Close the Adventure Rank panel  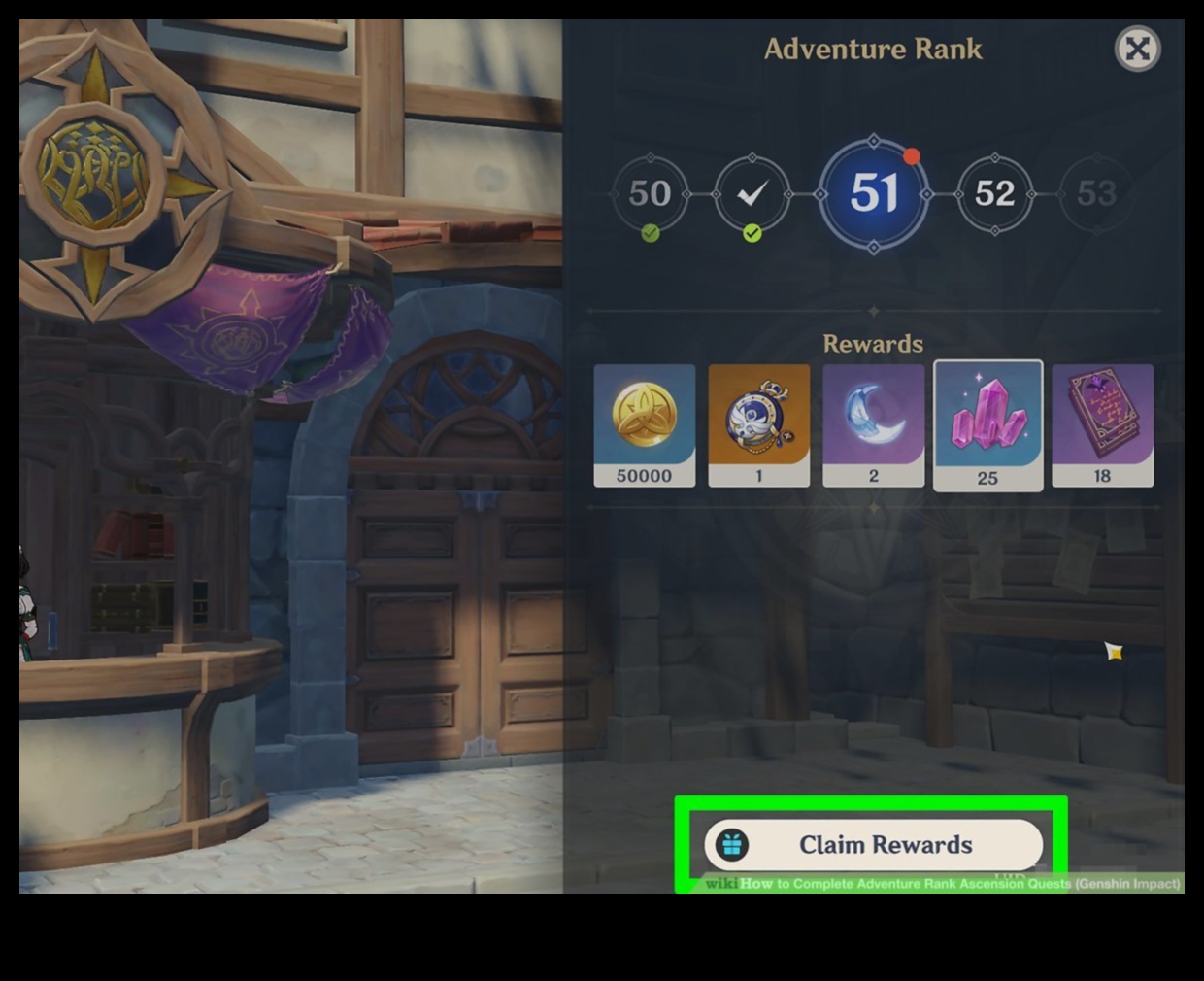tap(1137, 49)
